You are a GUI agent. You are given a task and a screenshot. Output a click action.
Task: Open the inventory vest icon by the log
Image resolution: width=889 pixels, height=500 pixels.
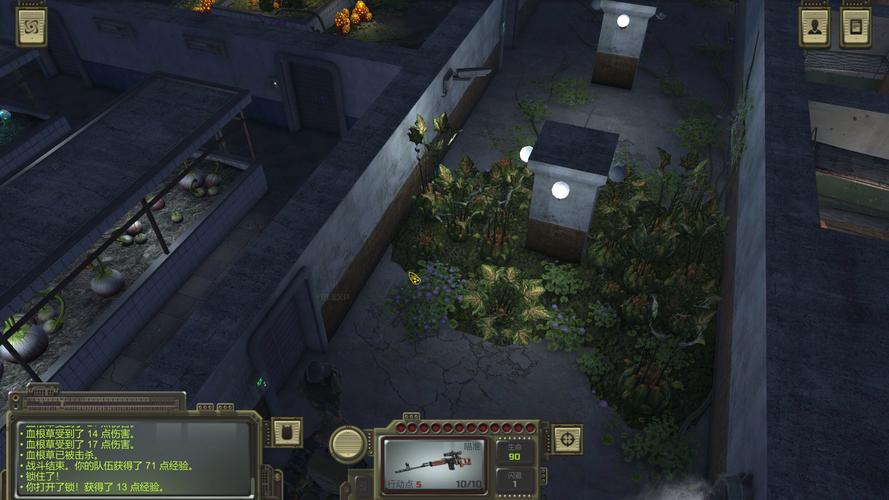point(287,432)
